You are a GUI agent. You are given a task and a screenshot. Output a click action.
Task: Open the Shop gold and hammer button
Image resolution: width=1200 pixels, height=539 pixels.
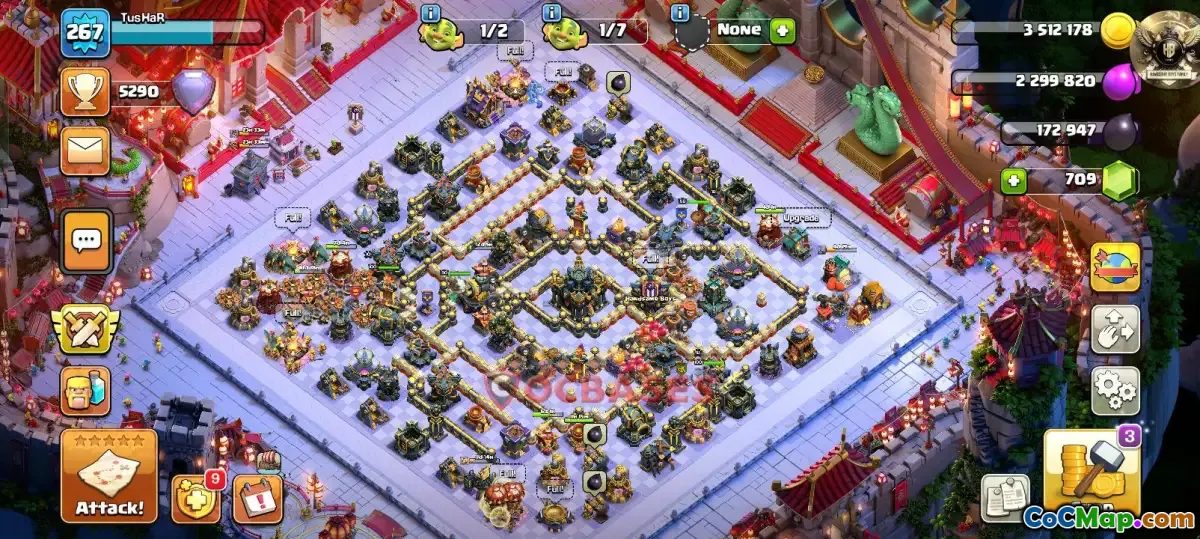1092,469
